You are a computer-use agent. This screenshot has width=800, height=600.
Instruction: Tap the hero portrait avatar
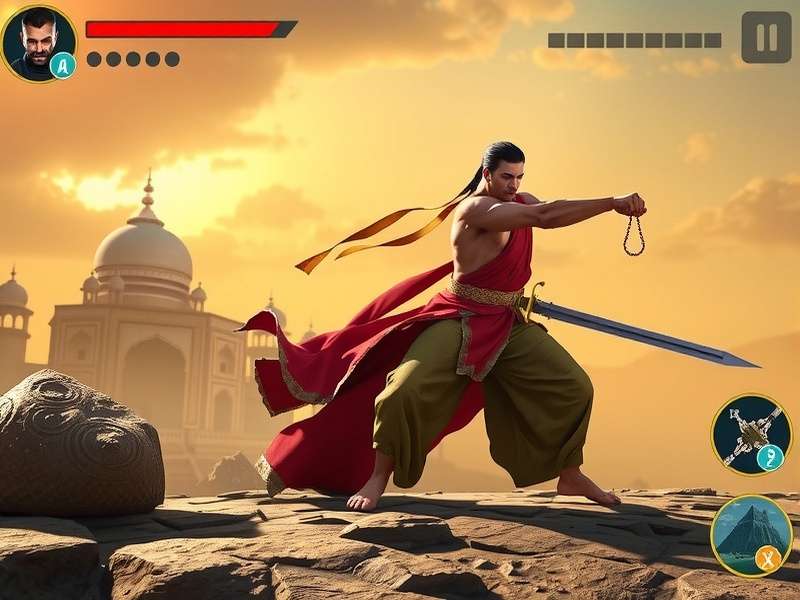tap(38, 42)
